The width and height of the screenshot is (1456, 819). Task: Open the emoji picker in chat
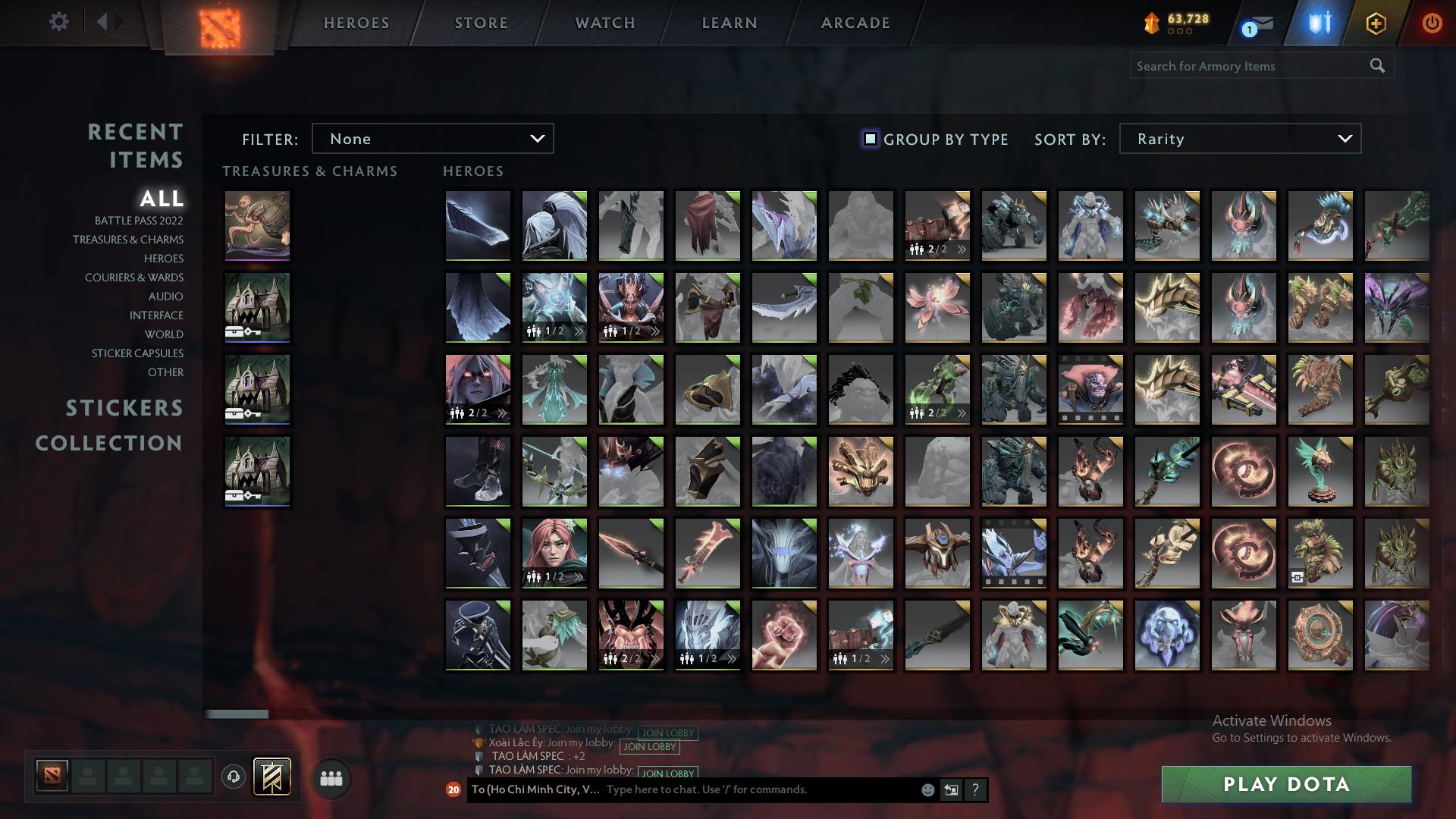click(x=927, y=789)
